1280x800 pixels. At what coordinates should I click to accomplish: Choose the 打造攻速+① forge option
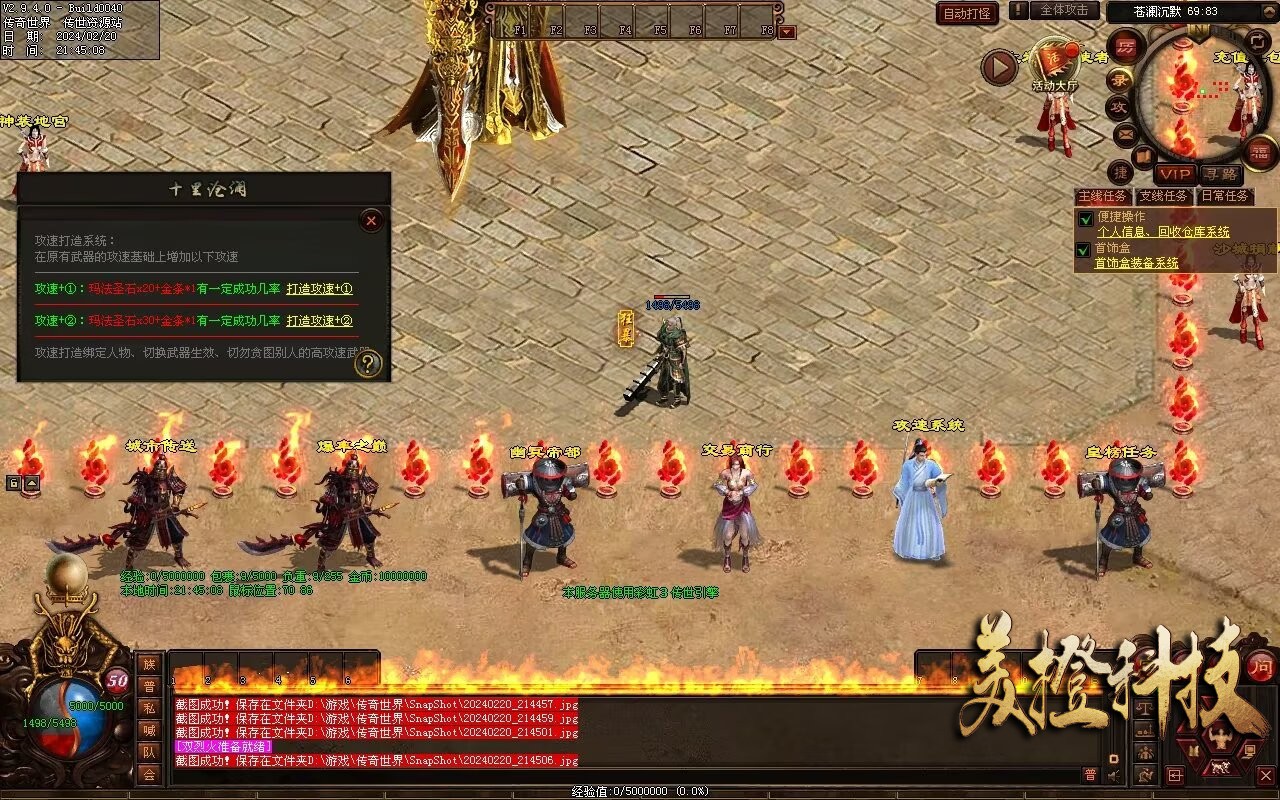(319, 289)
